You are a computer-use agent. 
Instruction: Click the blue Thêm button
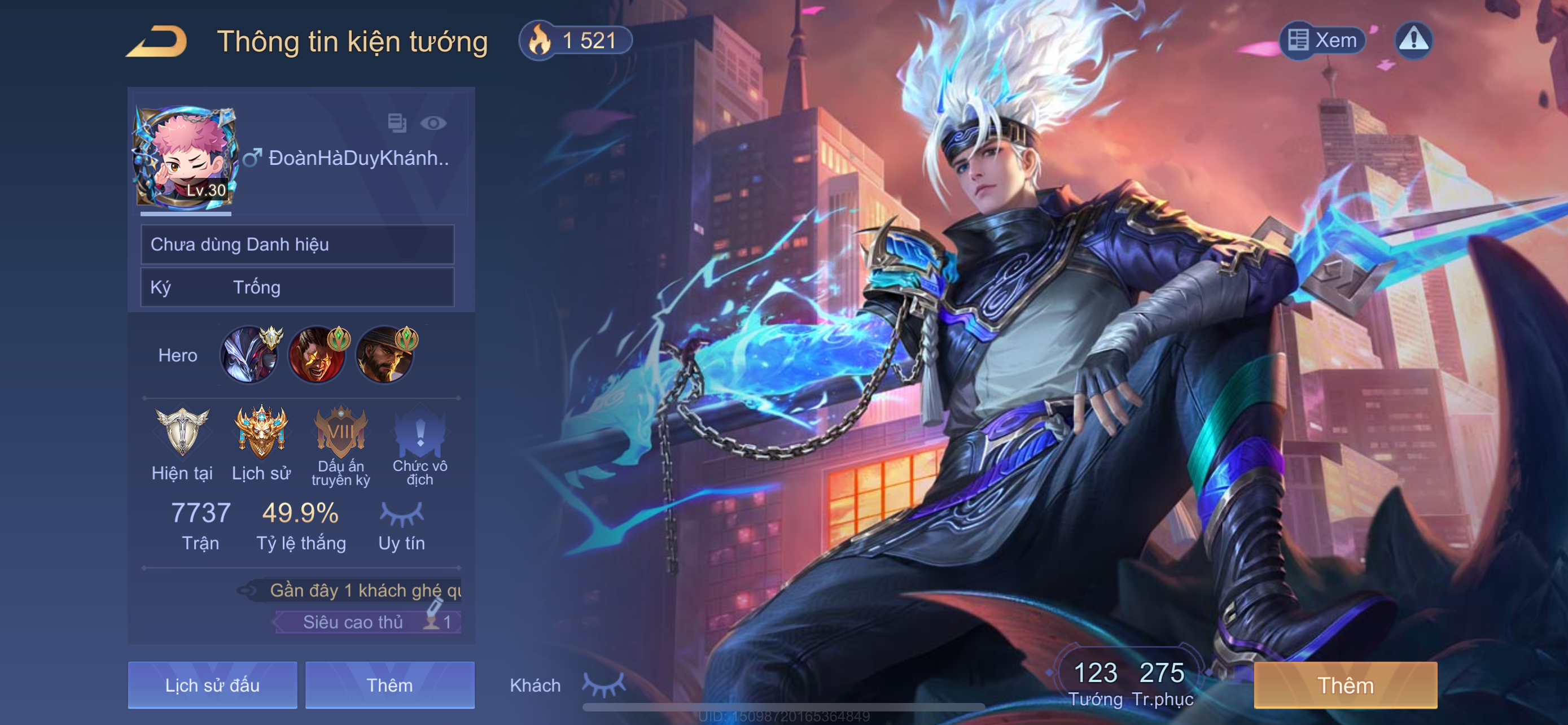(x=389, y=685)
